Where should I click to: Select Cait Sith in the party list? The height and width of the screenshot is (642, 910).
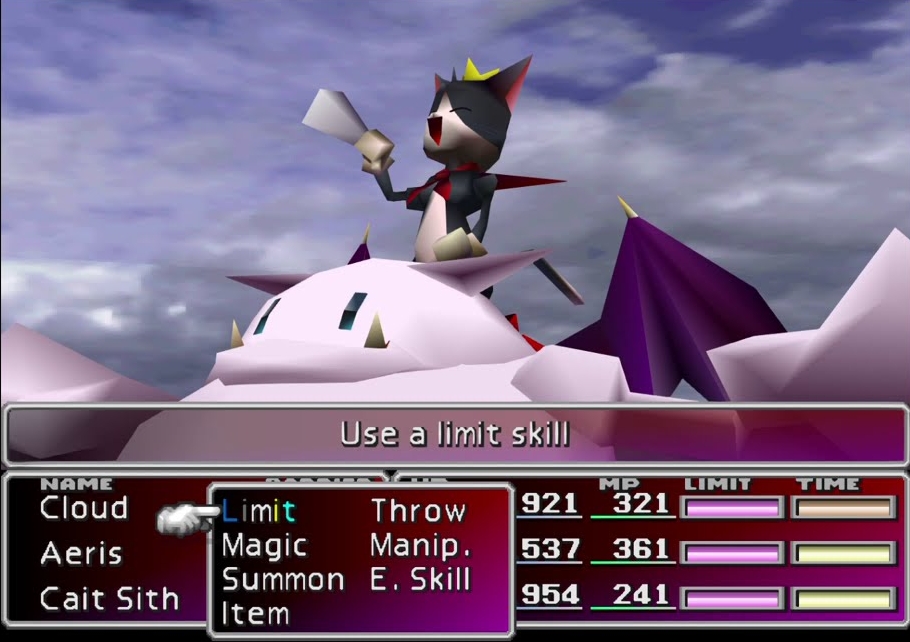coord(109,598)
